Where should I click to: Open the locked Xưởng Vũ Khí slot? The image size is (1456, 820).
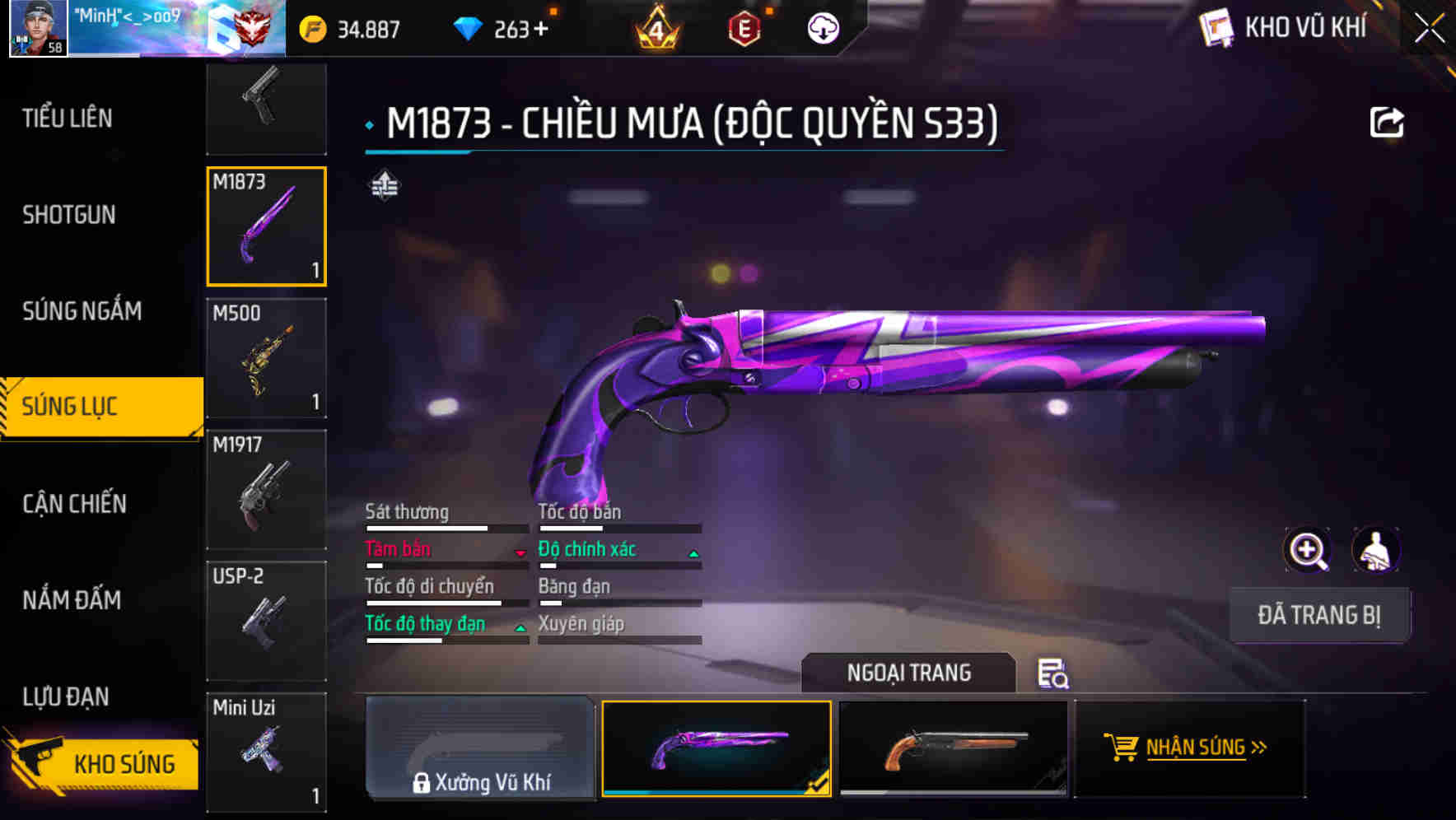pyautogui.click(x=480, y=748)
